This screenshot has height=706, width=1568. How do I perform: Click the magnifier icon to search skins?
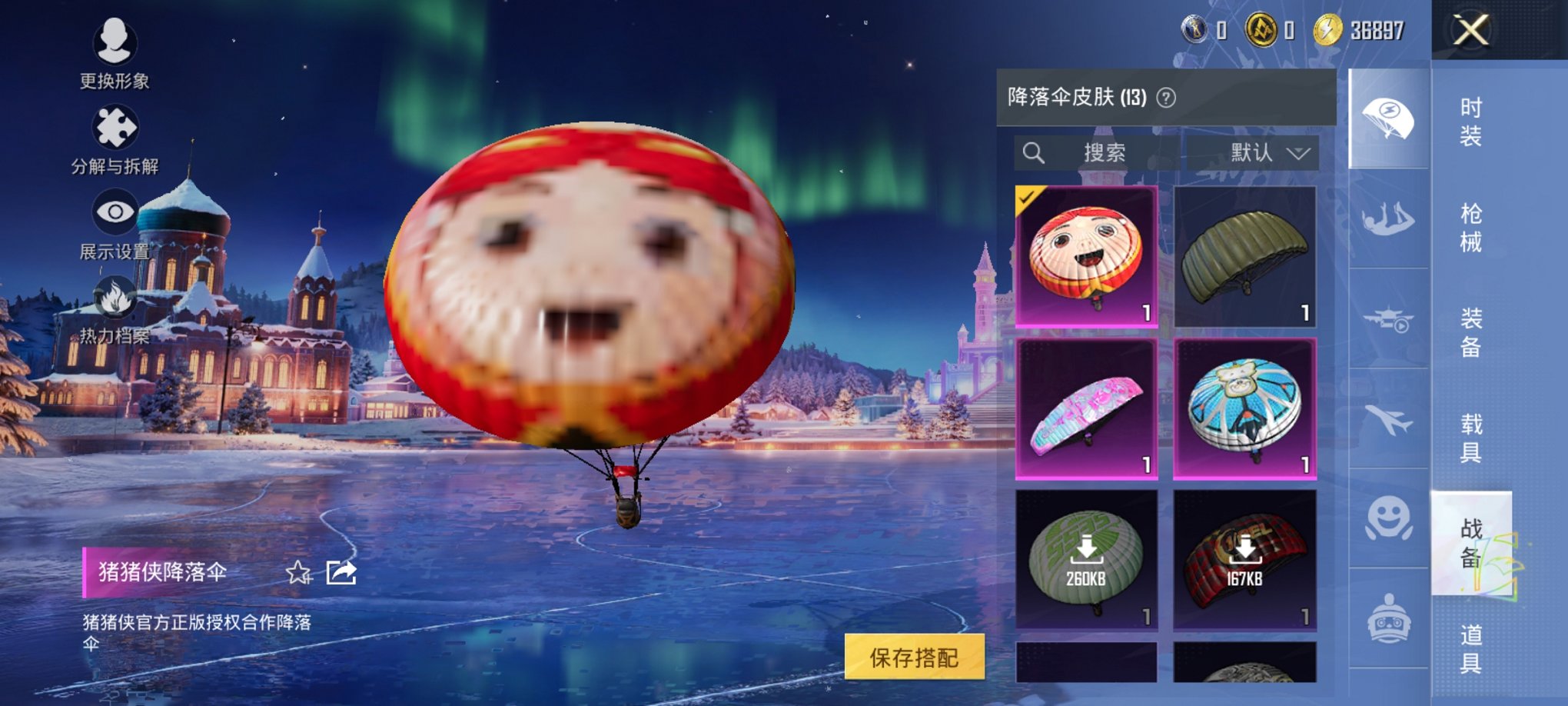1034,152
